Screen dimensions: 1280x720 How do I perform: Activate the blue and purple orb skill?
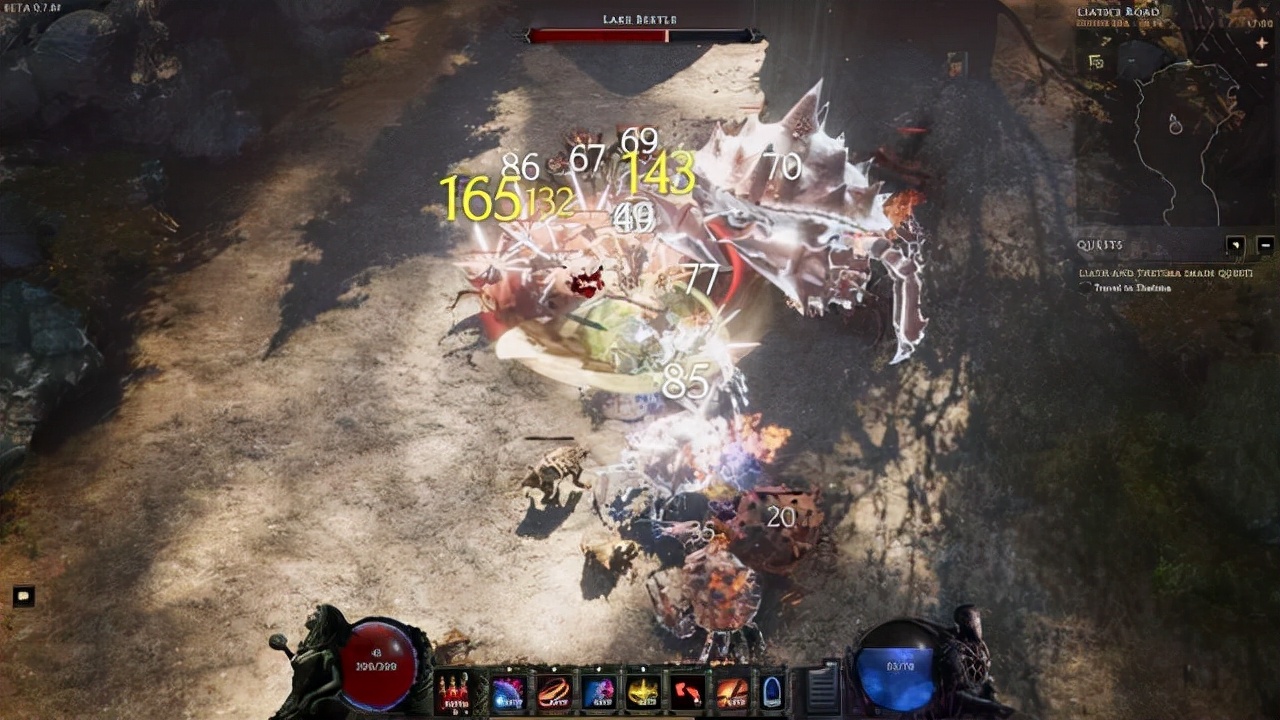pos(509,692)
